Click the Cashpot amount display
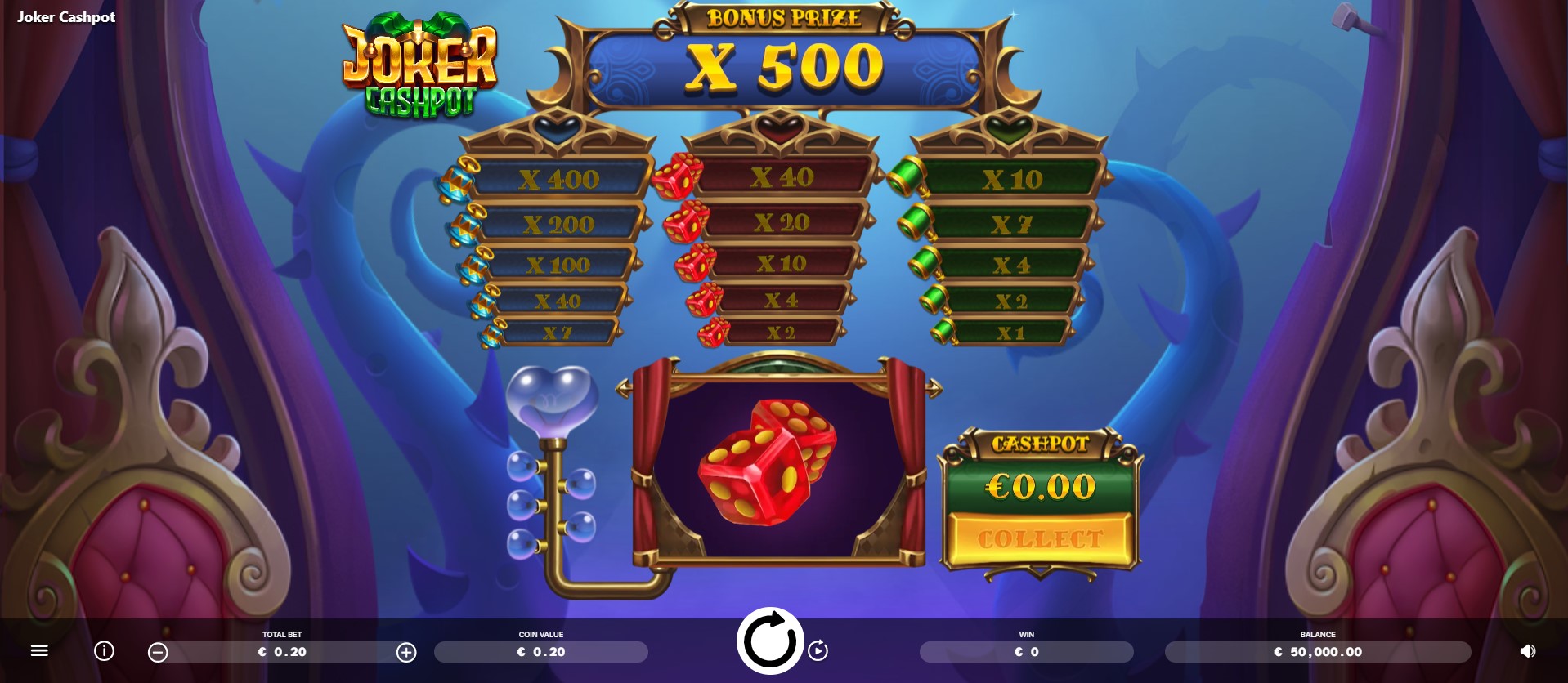Image resolution: width=1568 pixels, height=683 pixels. [1038, 487]
